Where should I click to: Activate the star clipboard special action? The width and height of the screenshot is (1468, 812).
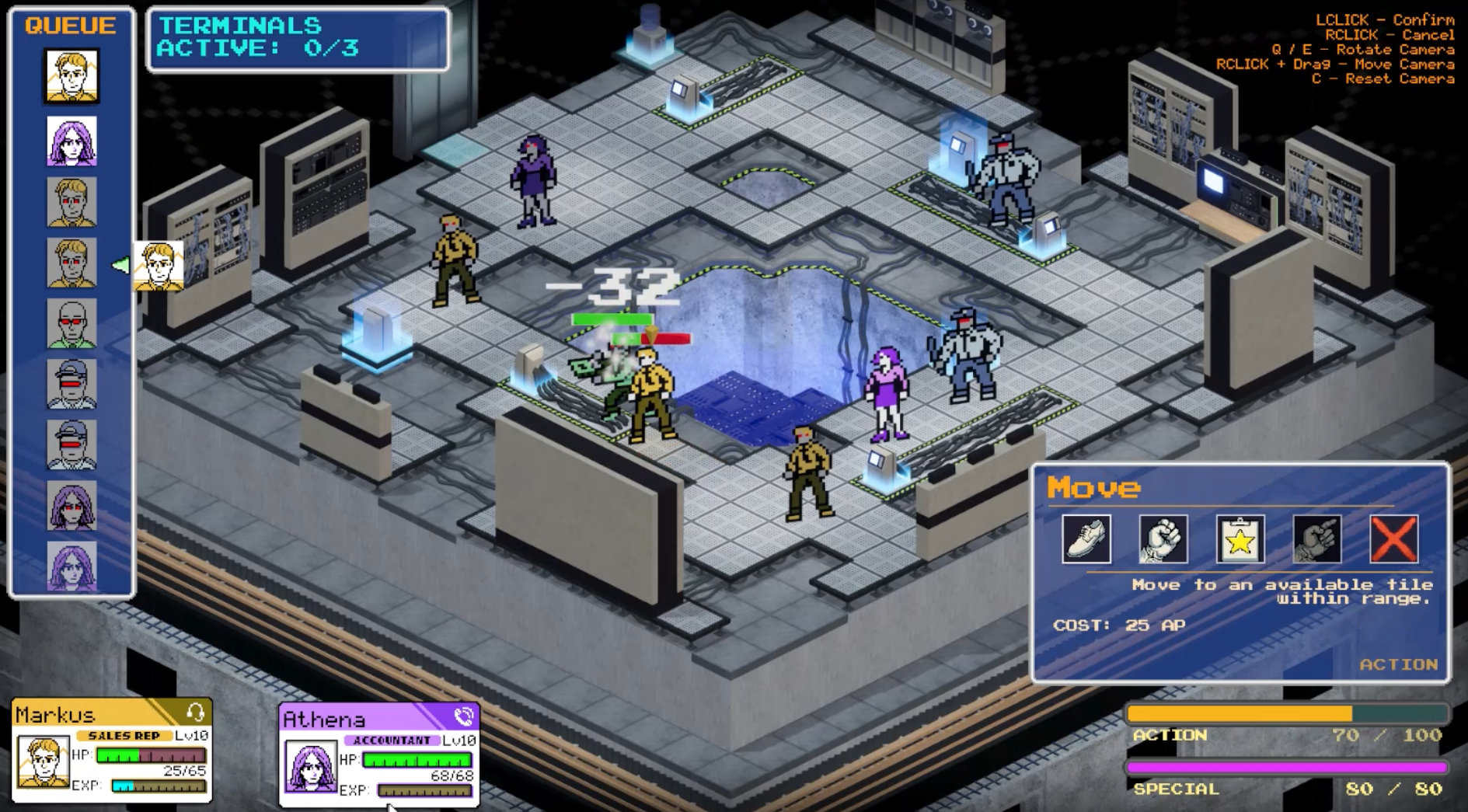pyautogui.click(x=1240, y=538)
